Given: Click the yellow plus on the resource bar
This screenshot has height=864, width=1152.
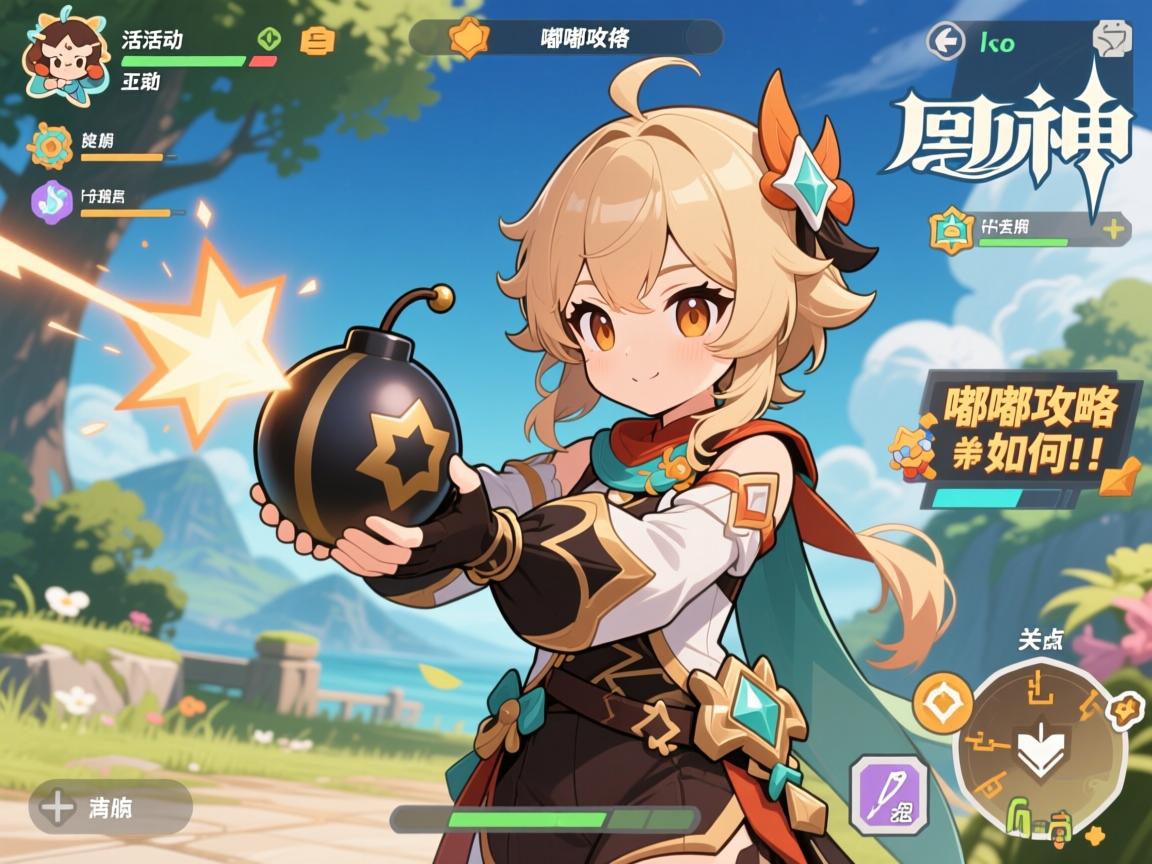Looking at the screenshot, I should pyautogui.click(x=1114, y=229).
